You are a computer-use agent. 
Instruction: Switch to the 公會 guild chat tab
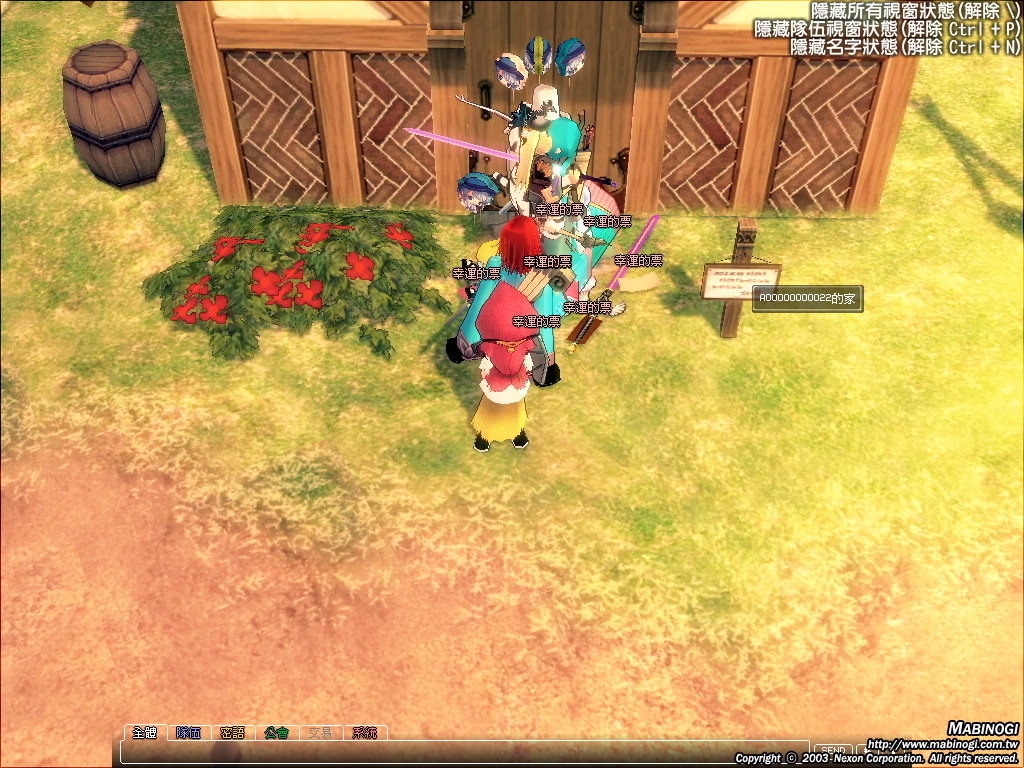point(277,733)
